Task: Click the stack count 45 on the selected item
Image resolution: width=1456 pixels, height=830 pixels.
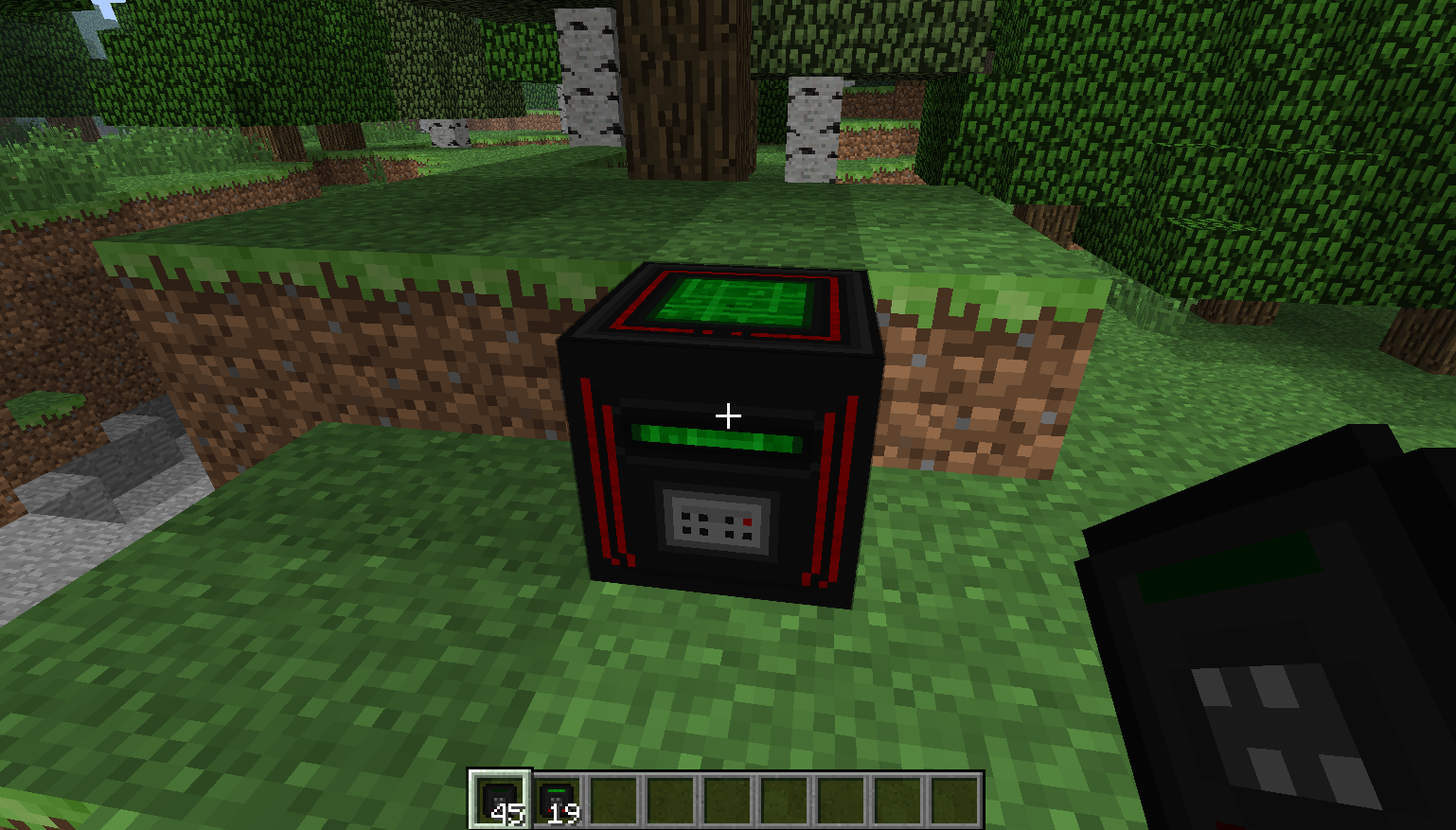Action: click(509, 812)
